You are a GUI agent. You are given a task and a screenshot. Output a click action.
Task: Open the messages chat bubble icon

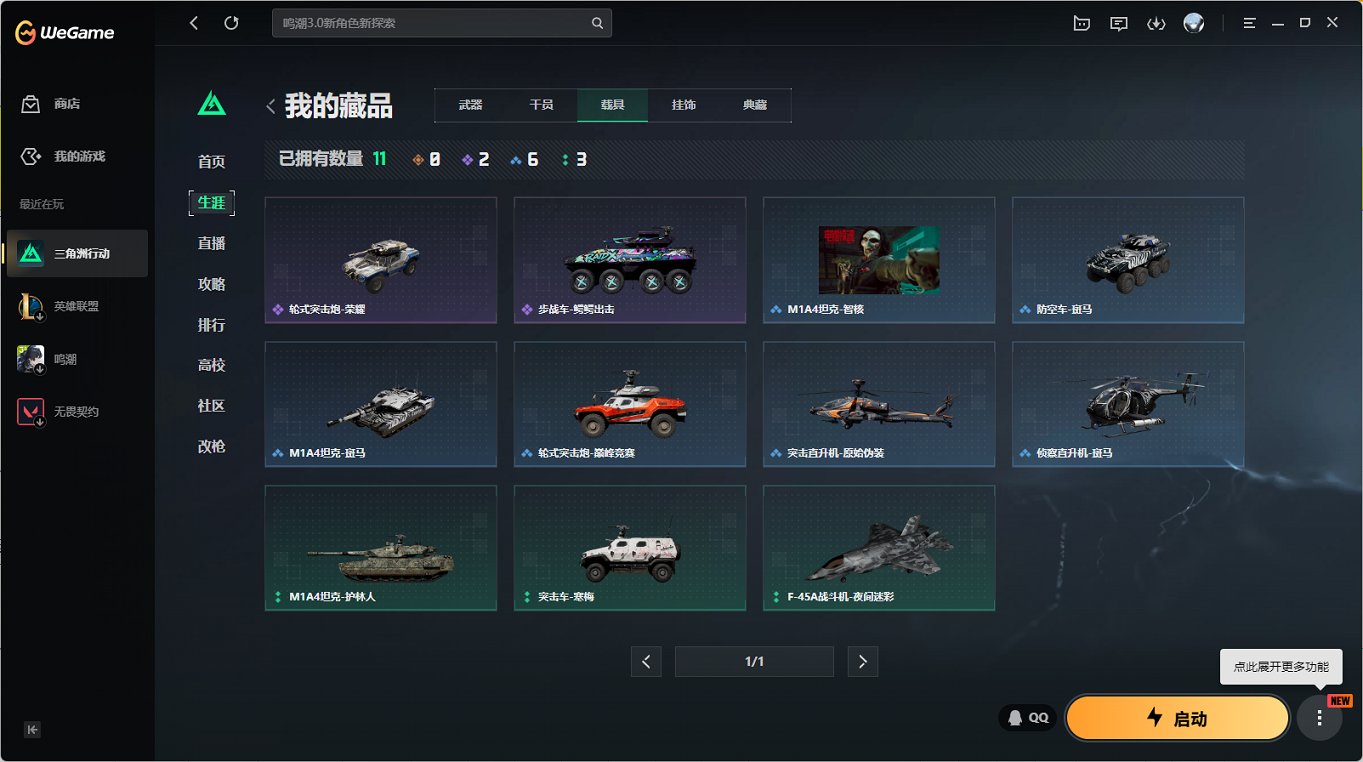(1119, 22)
